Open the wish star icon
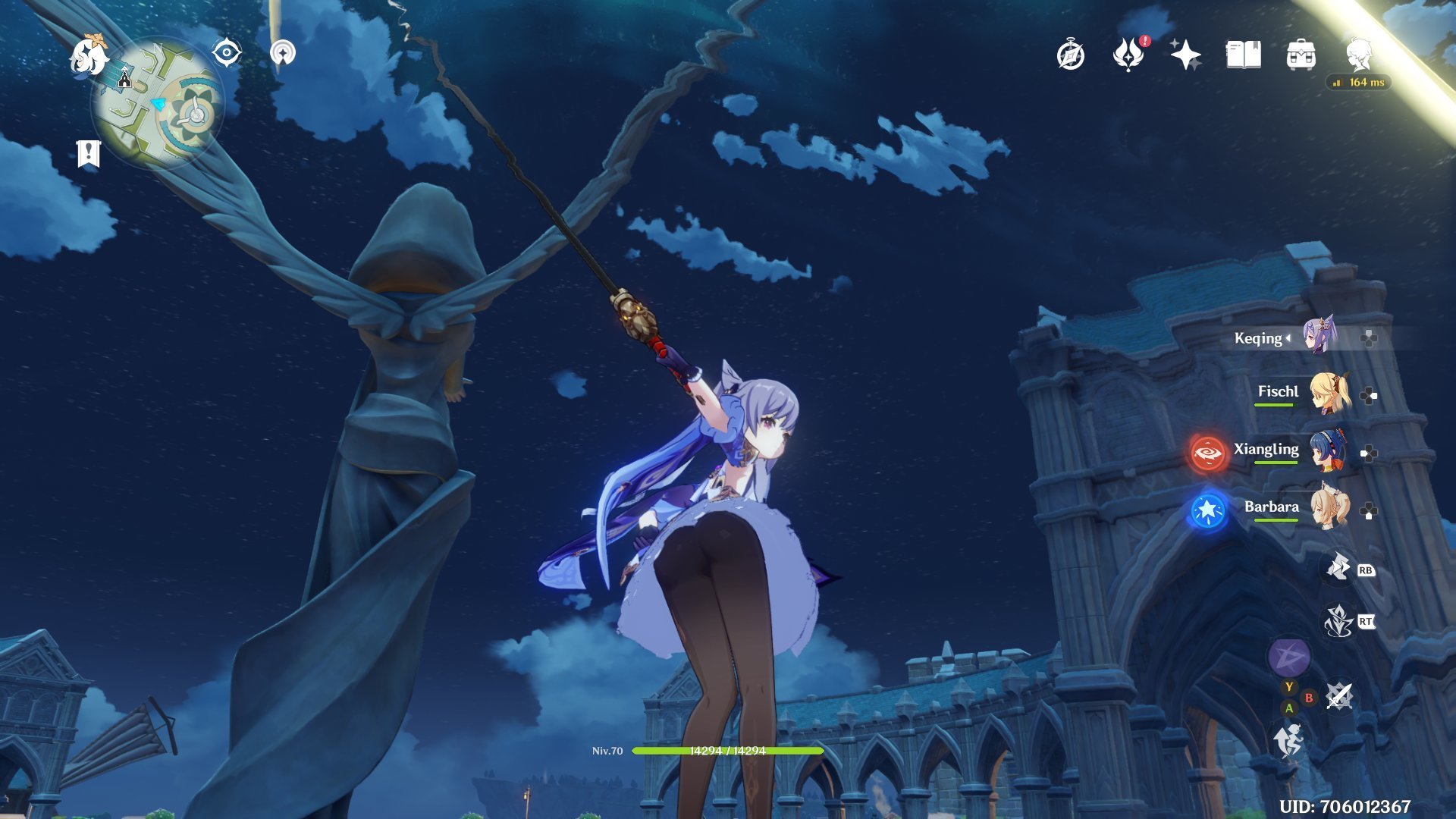This screenshot has height=819, width=1456. [x=1185, y=55]
